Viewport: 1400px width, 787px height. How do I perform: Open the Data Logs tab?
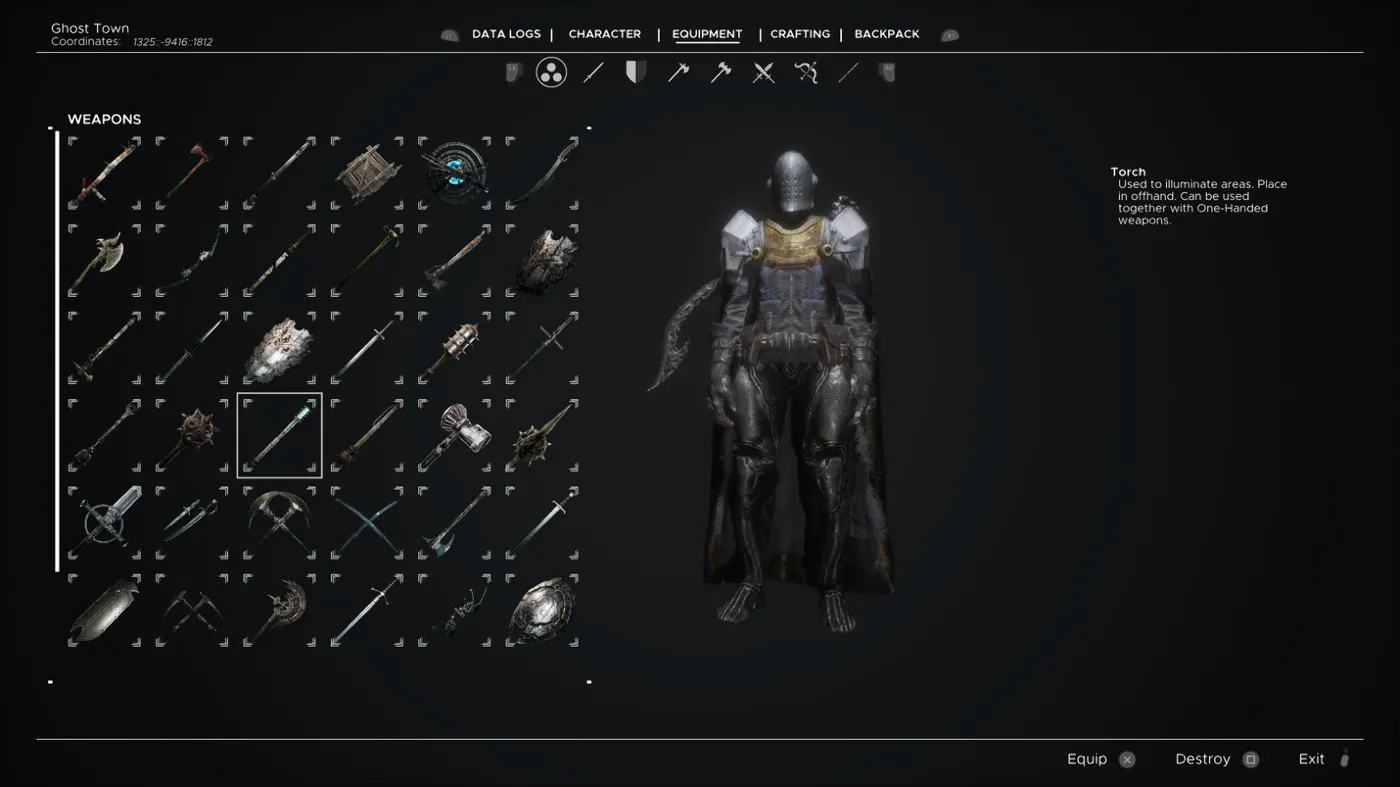506,34
